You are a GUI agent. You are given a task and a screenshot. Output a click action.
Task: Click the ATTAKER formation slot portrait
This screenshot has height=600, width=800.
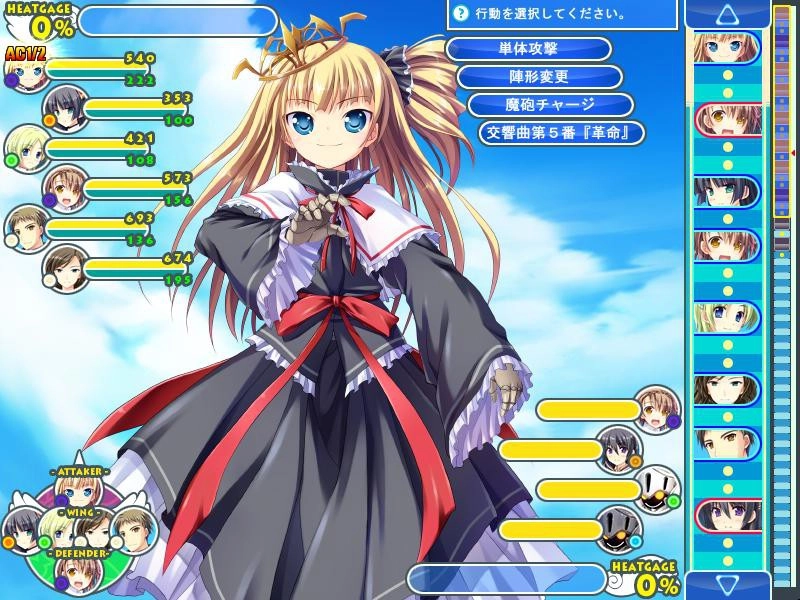click(x=79, y=491)
